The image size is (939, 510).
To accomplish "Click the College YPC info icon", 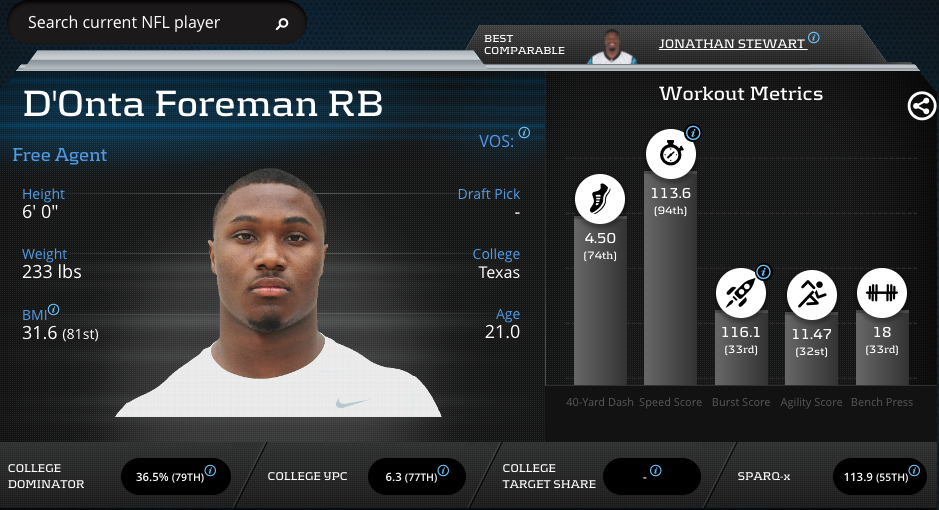I will 444,470.
